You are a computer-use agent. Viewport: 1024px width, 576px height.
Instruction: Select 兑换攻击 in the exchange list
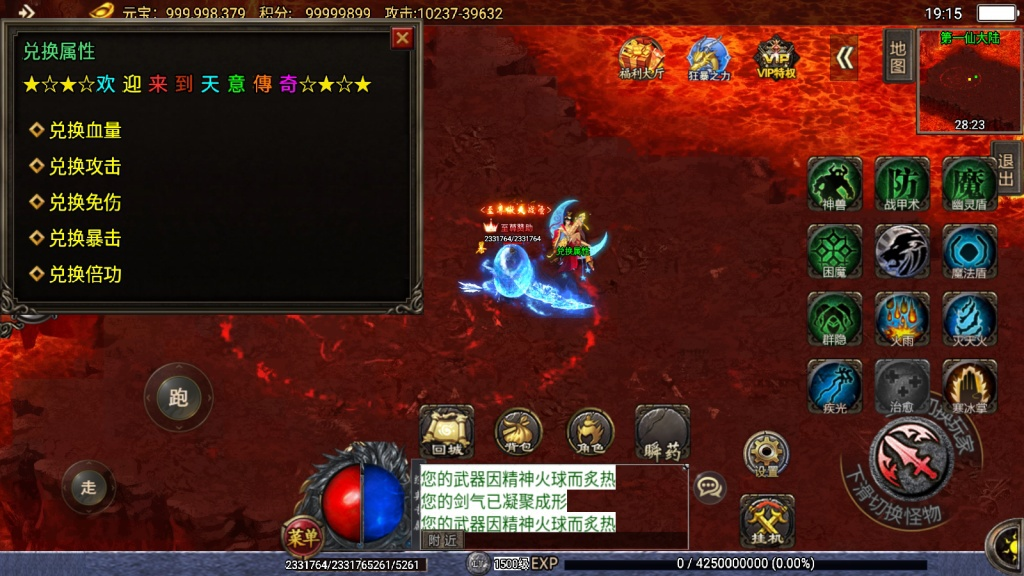point(85,166)
